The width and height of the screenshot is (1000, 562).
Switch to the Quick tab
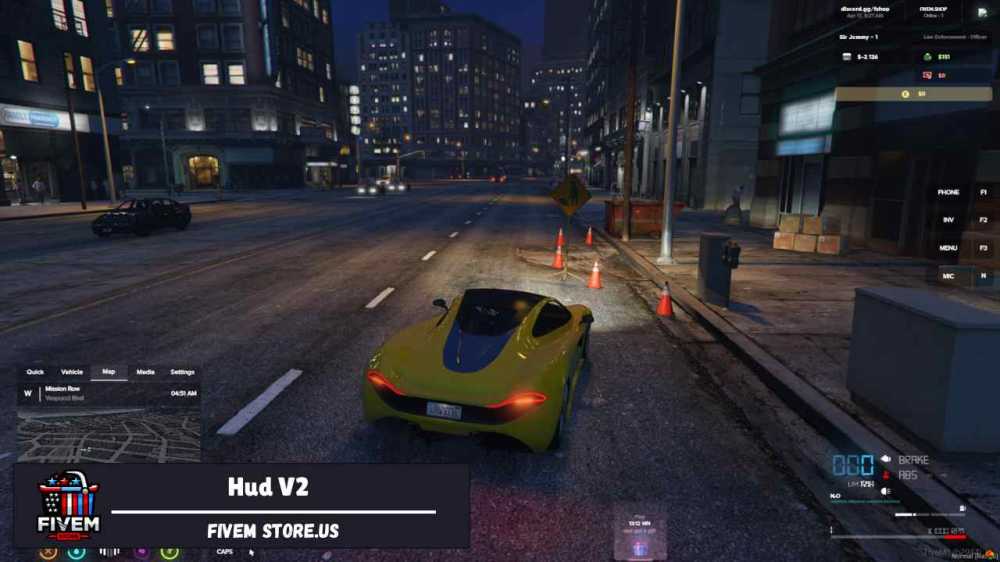click(x=35, y=372)
